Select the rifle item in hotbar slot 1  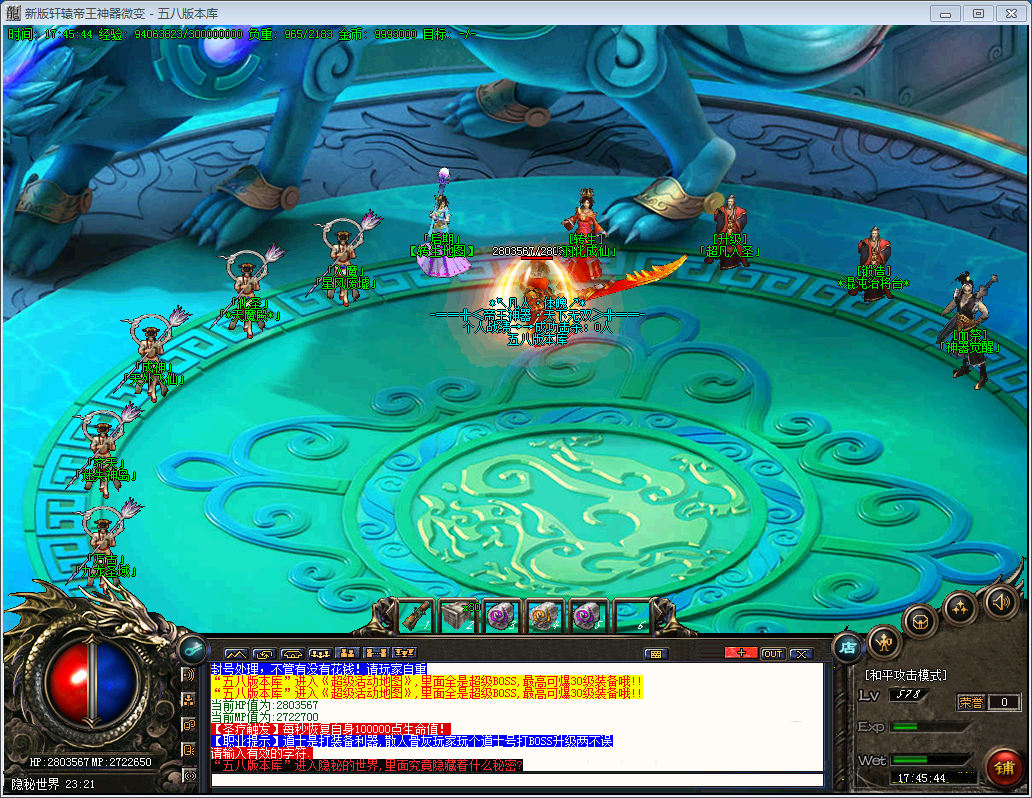coord(417,616)
